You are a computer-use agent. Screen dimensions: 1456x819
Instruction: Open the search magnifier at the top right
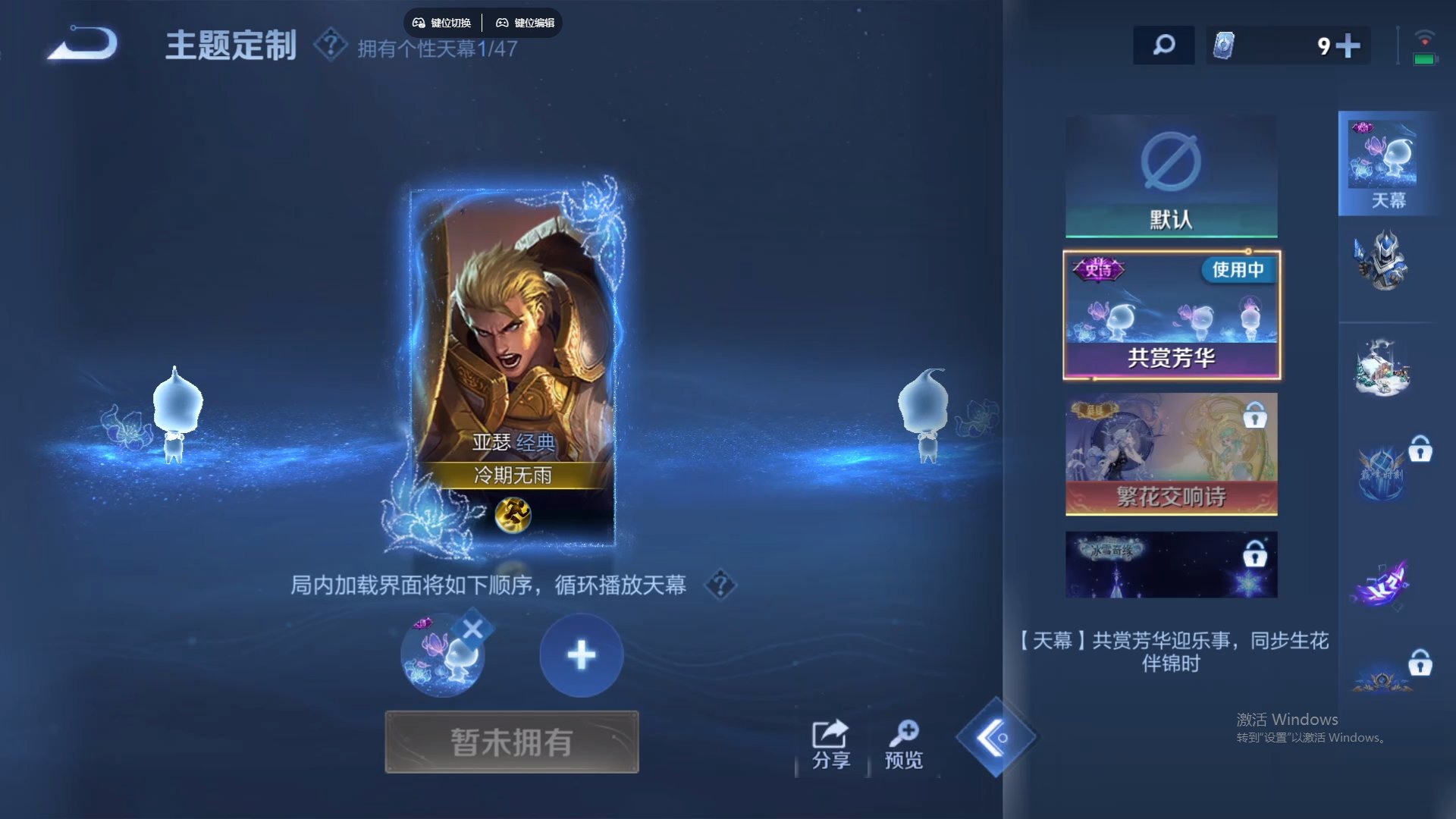click(x=1163, y=45)
